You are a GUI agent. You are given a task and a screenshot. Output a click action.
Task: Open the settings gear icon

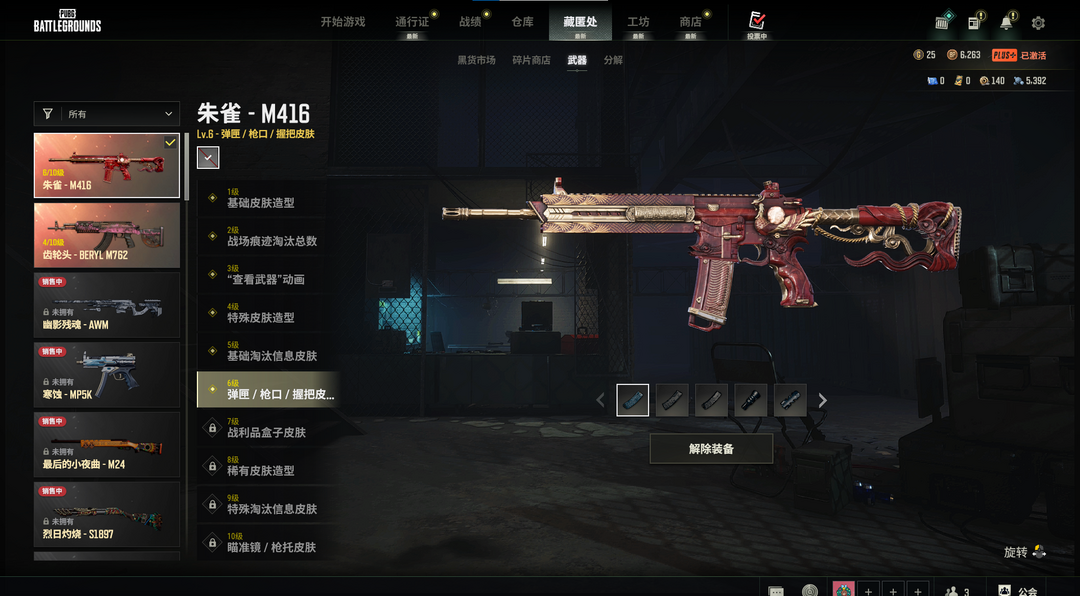click(x=1038, y=23)
